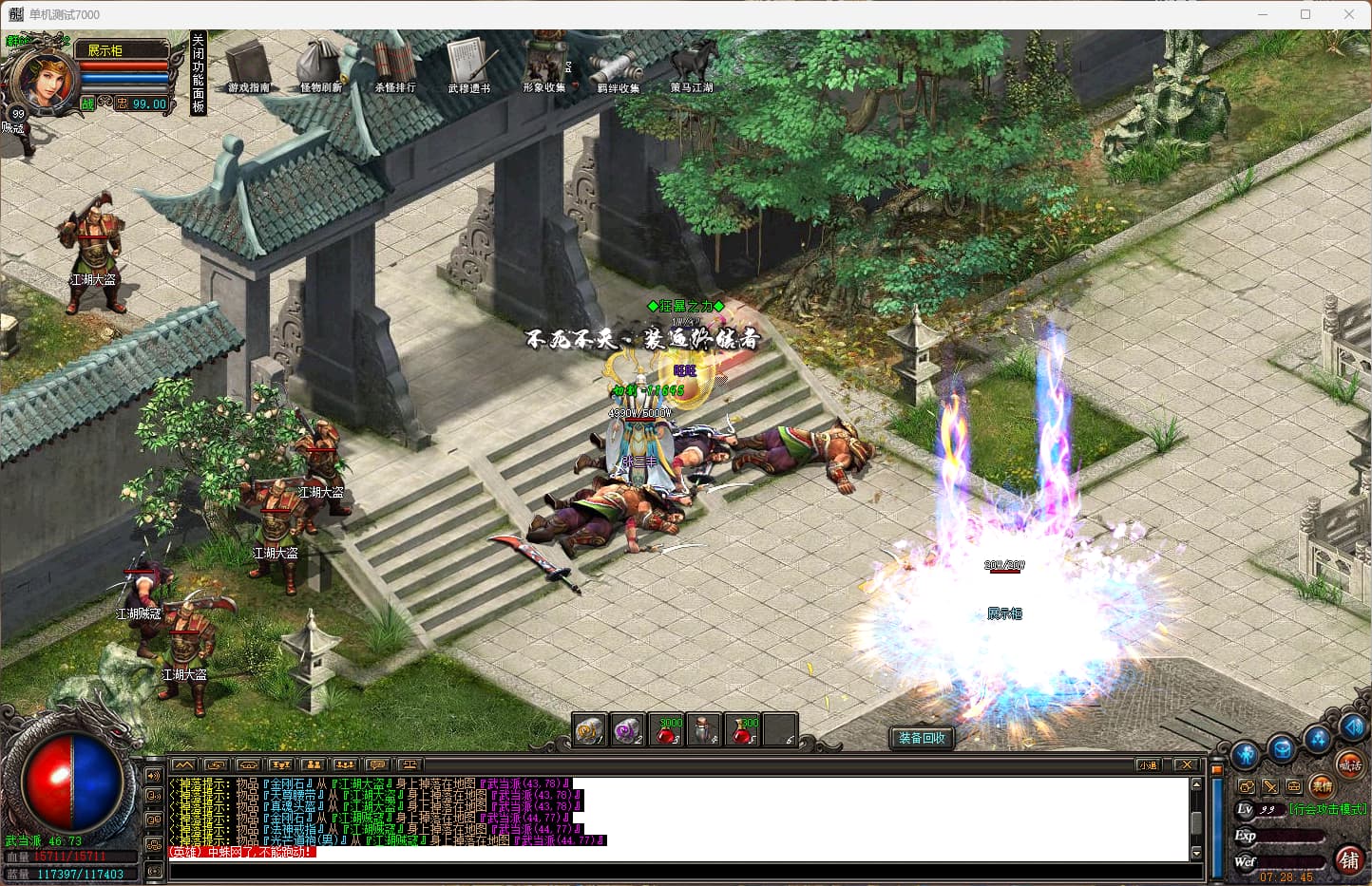Open the 形象收集 appearance collection
The height and width of the screenshot is (886, 1372).
(543, 66)
